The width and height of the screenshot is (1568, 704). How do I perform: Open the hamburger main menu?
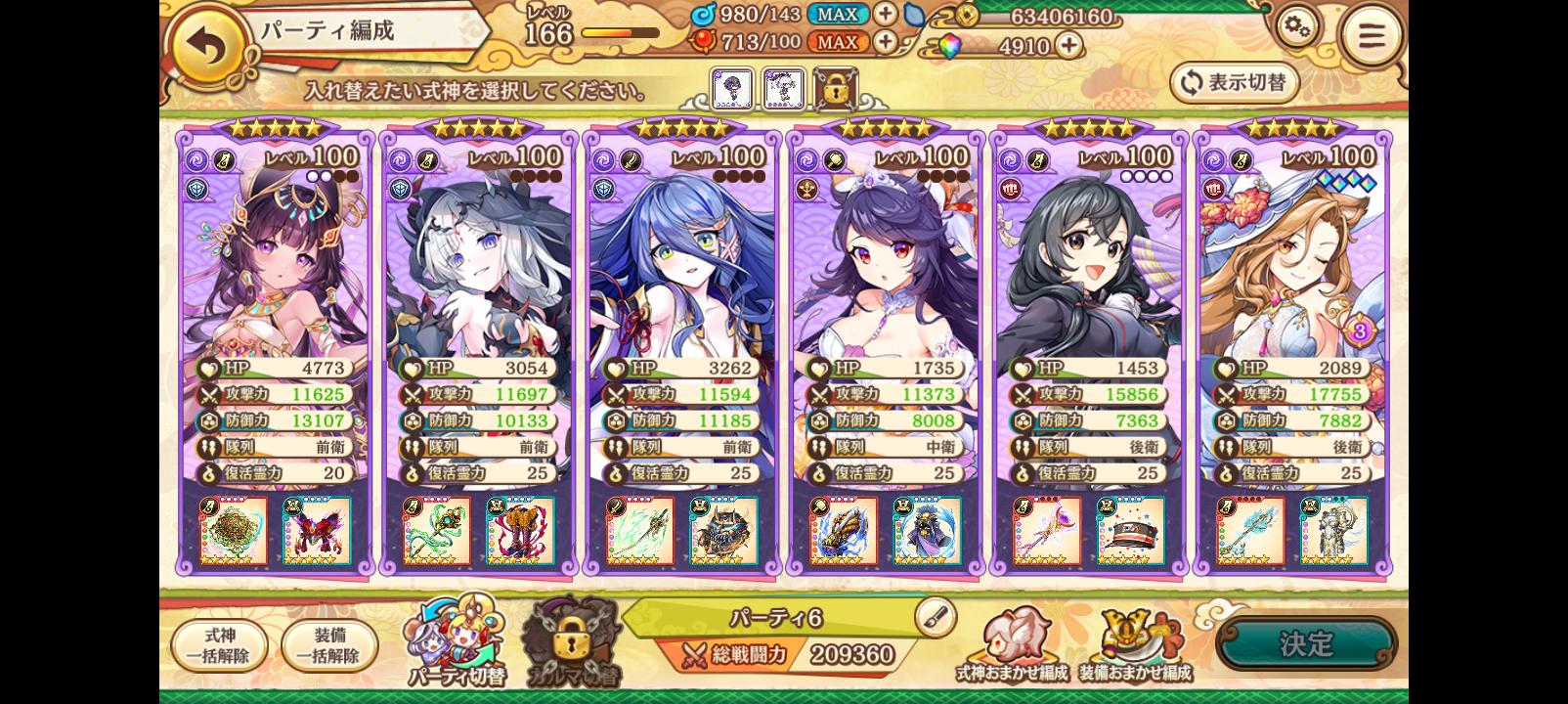coord(1372,37)
